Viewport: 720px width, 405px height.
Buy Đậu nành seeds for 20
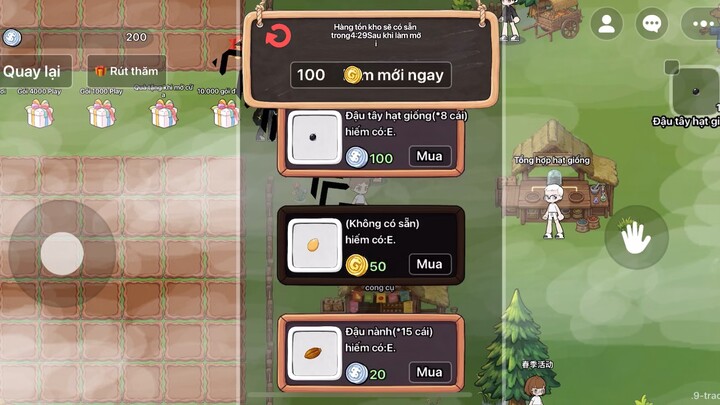point(429,372)
